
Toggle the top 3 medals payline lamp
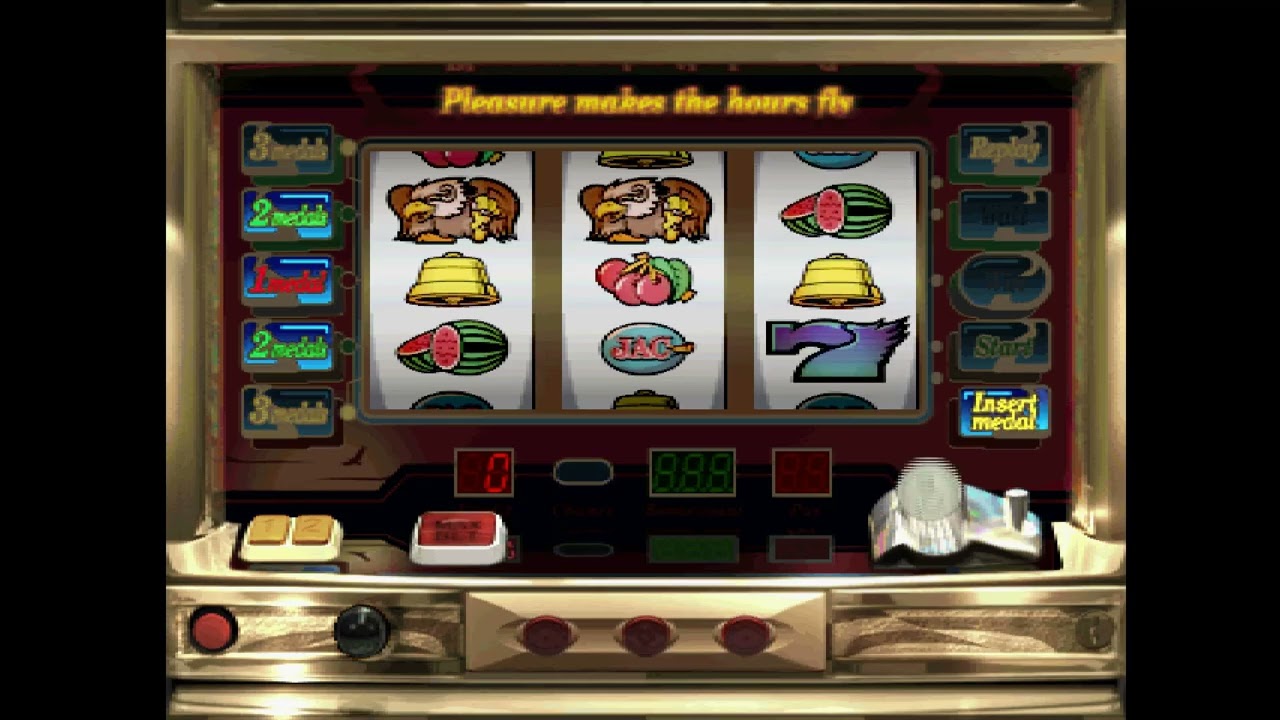[288, 148]
